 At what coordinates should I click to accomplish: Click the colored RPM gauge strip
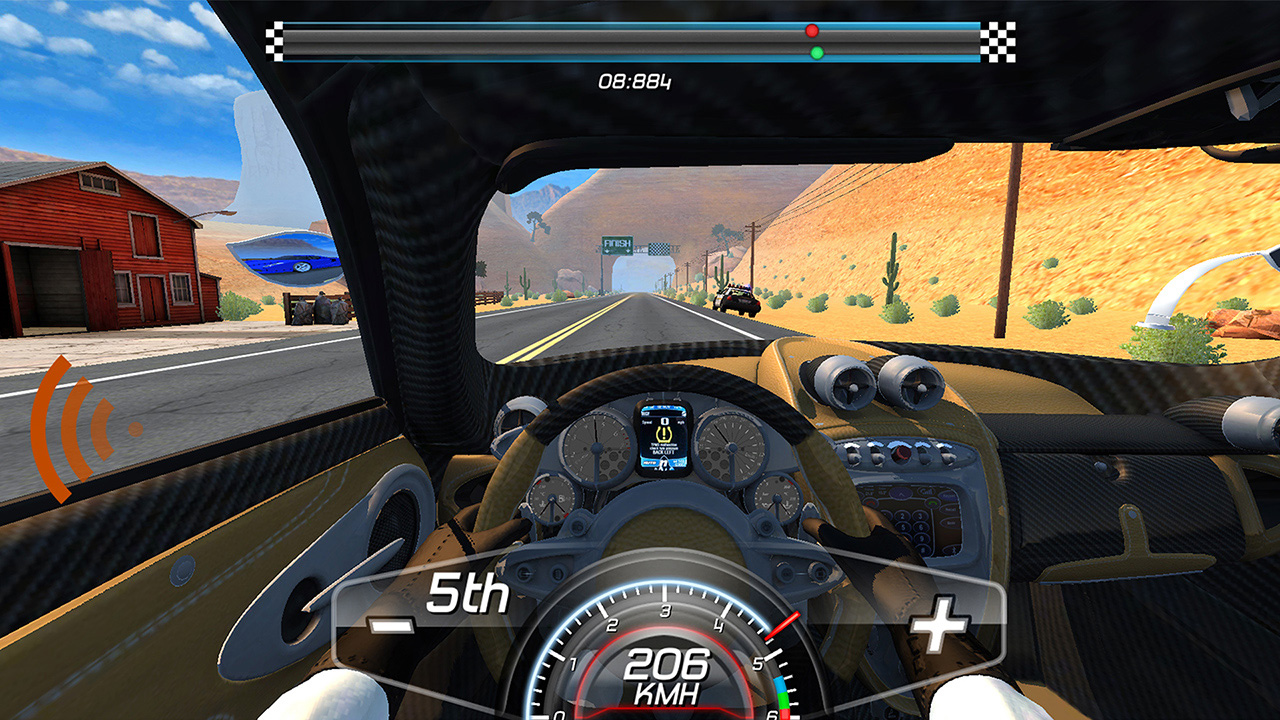[x=782, y=695]
